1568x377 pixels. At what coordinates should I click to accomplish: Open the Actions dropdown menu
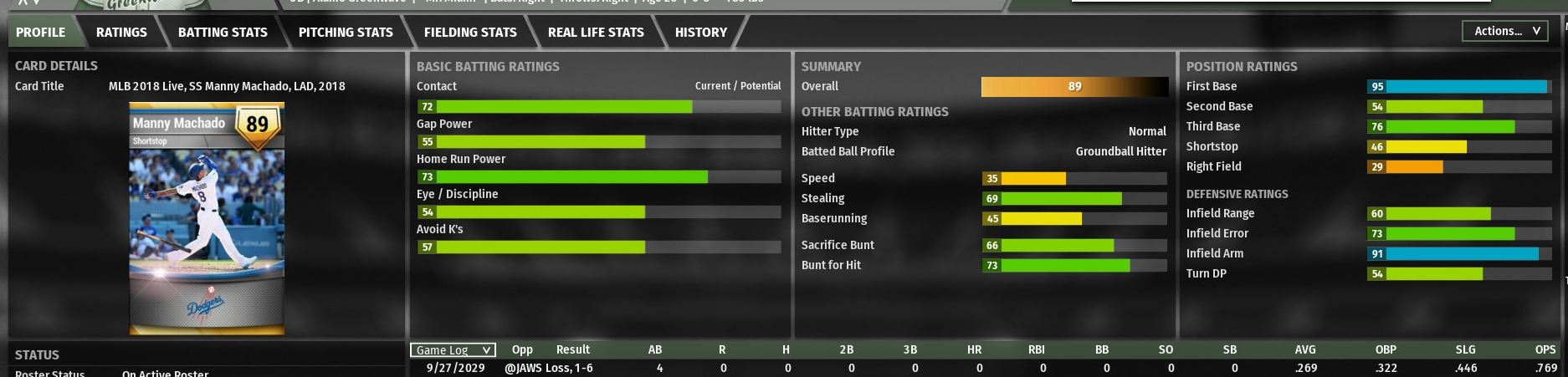[x=1505, y=31]
